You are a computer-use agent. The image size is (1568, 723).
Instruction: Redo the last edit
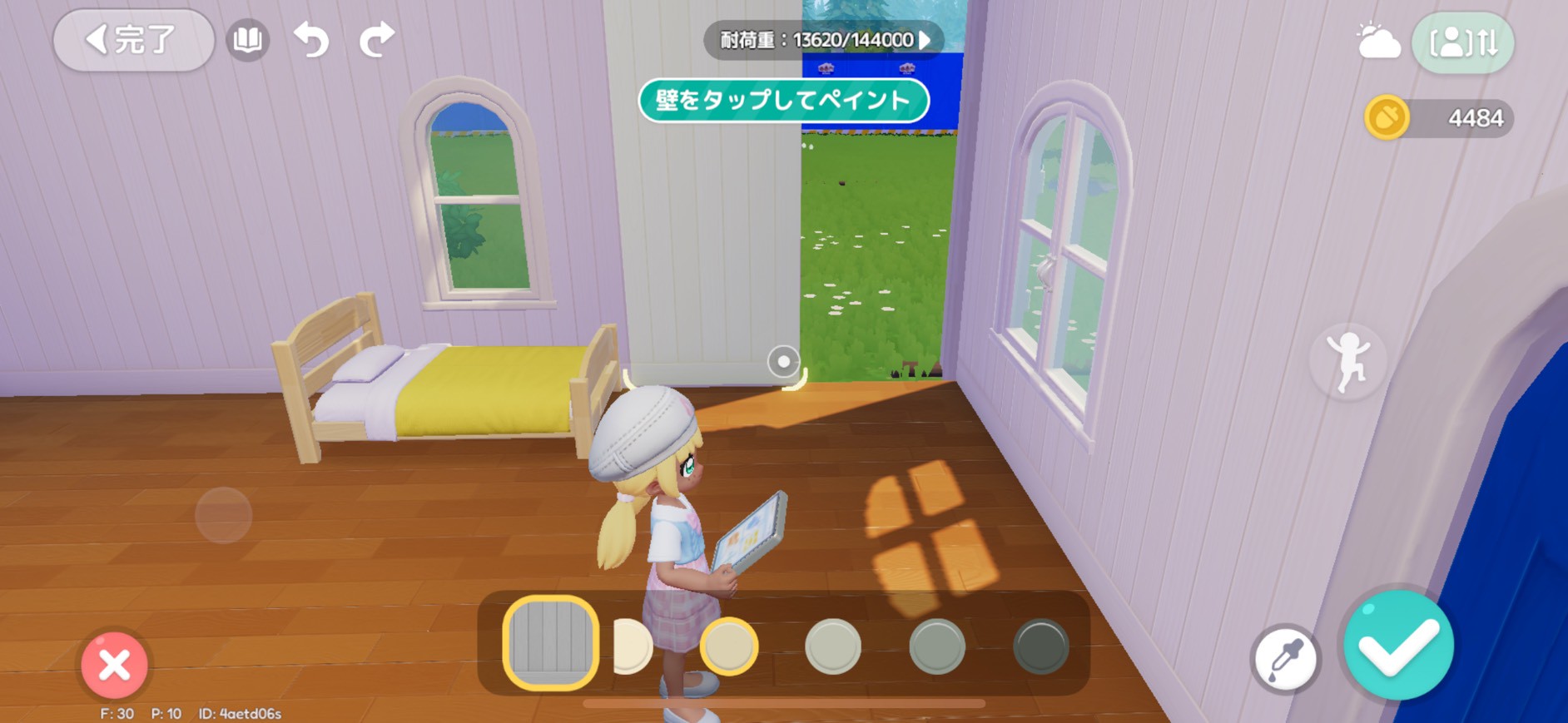(x=376, y=40)
